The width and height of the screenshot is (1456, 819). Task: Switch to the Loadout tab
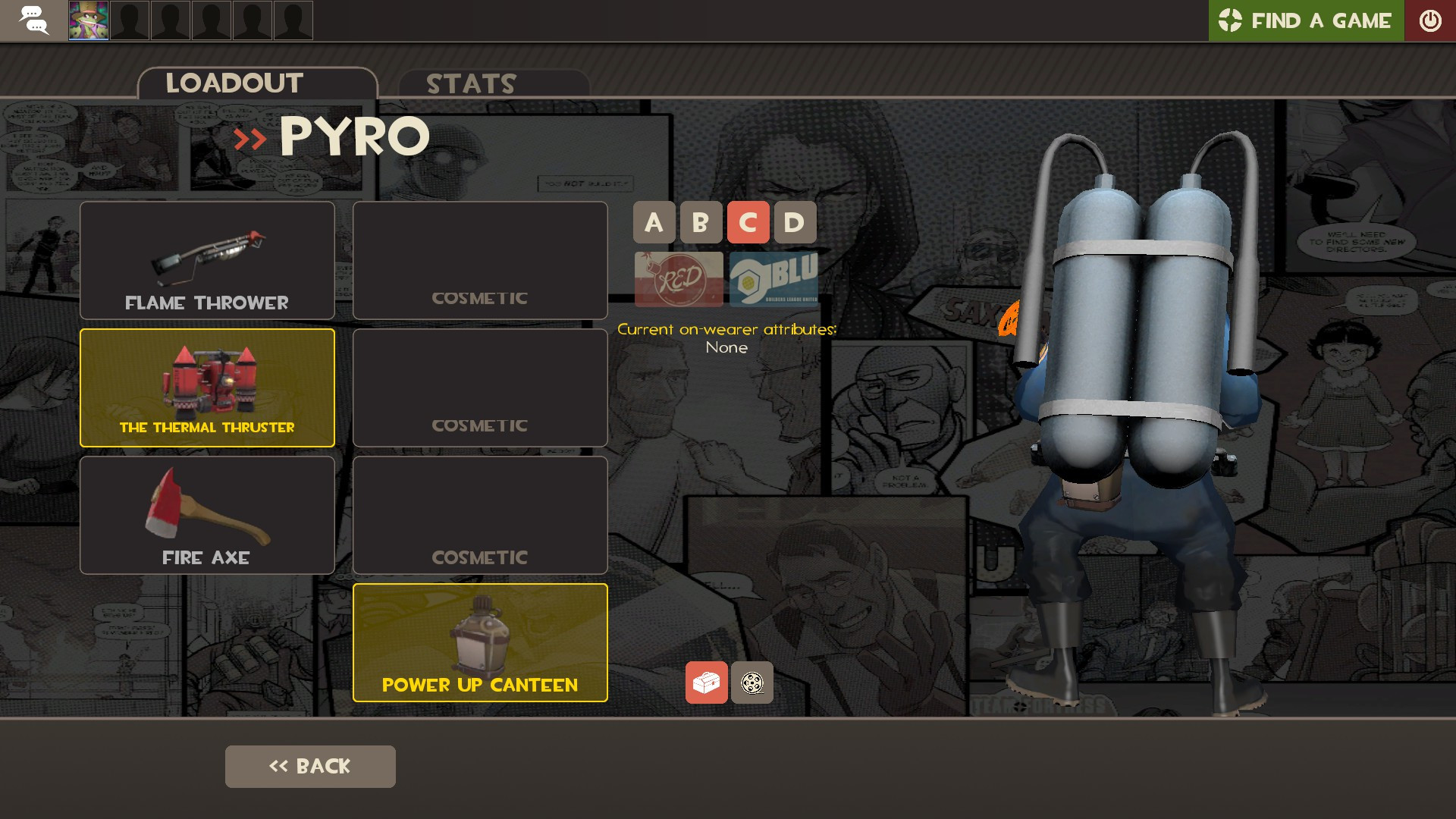(x=235, y=83)
